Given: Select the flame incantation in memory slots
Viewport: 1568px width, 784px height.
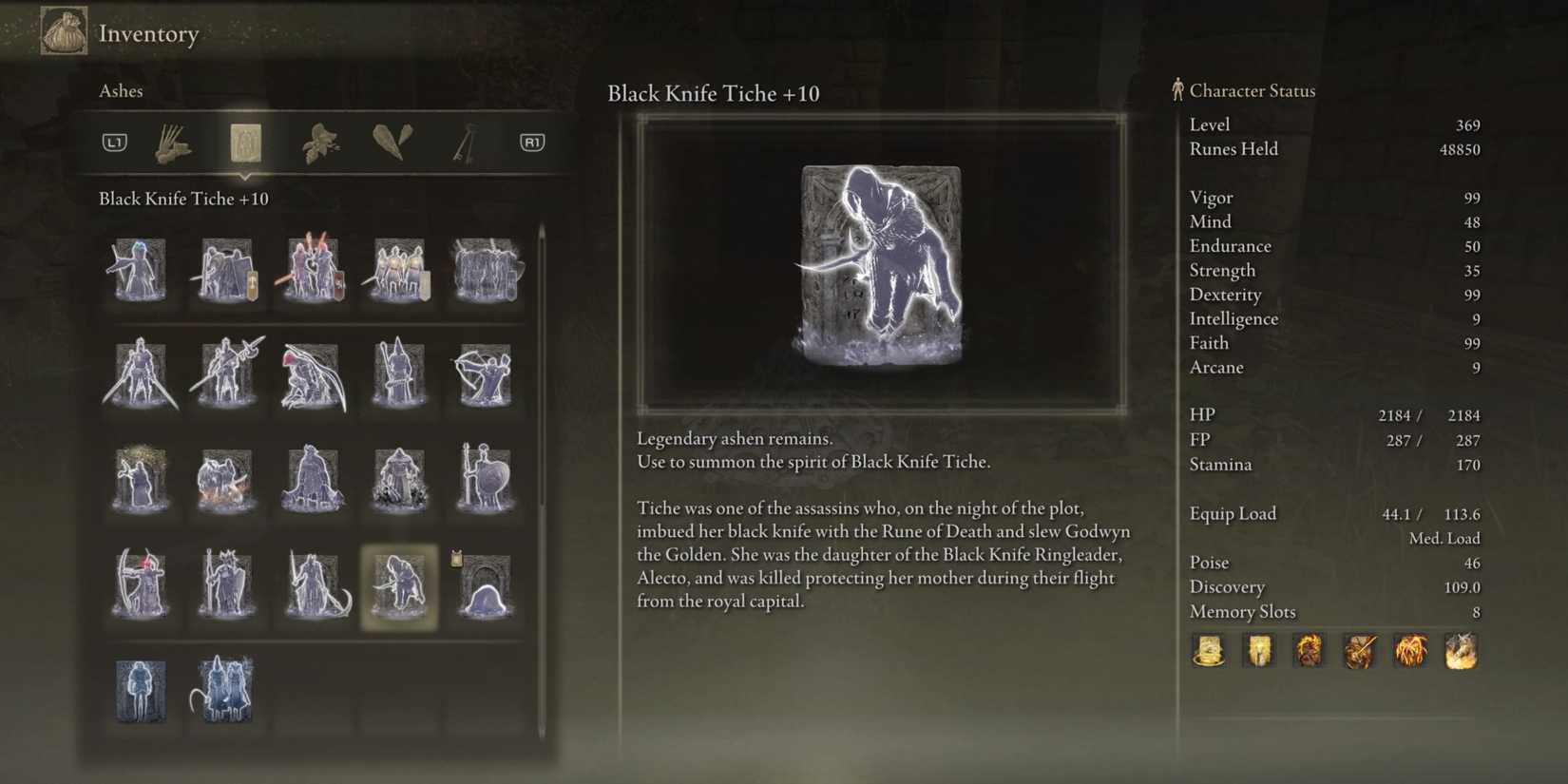Looking at the screenshot, I should (x=1410, y=651).
